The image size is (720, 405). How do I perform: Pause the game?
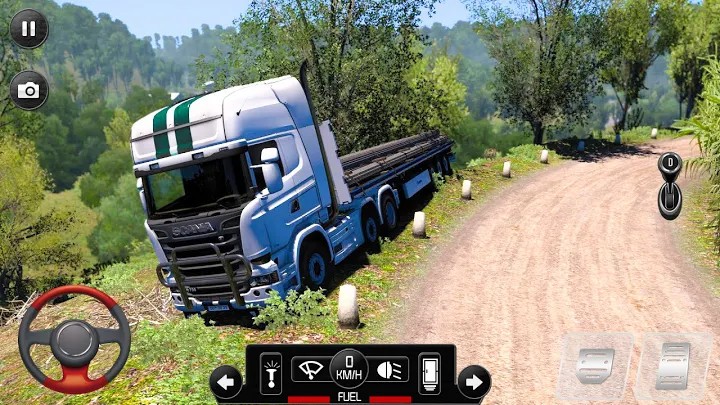pos(29,28)
